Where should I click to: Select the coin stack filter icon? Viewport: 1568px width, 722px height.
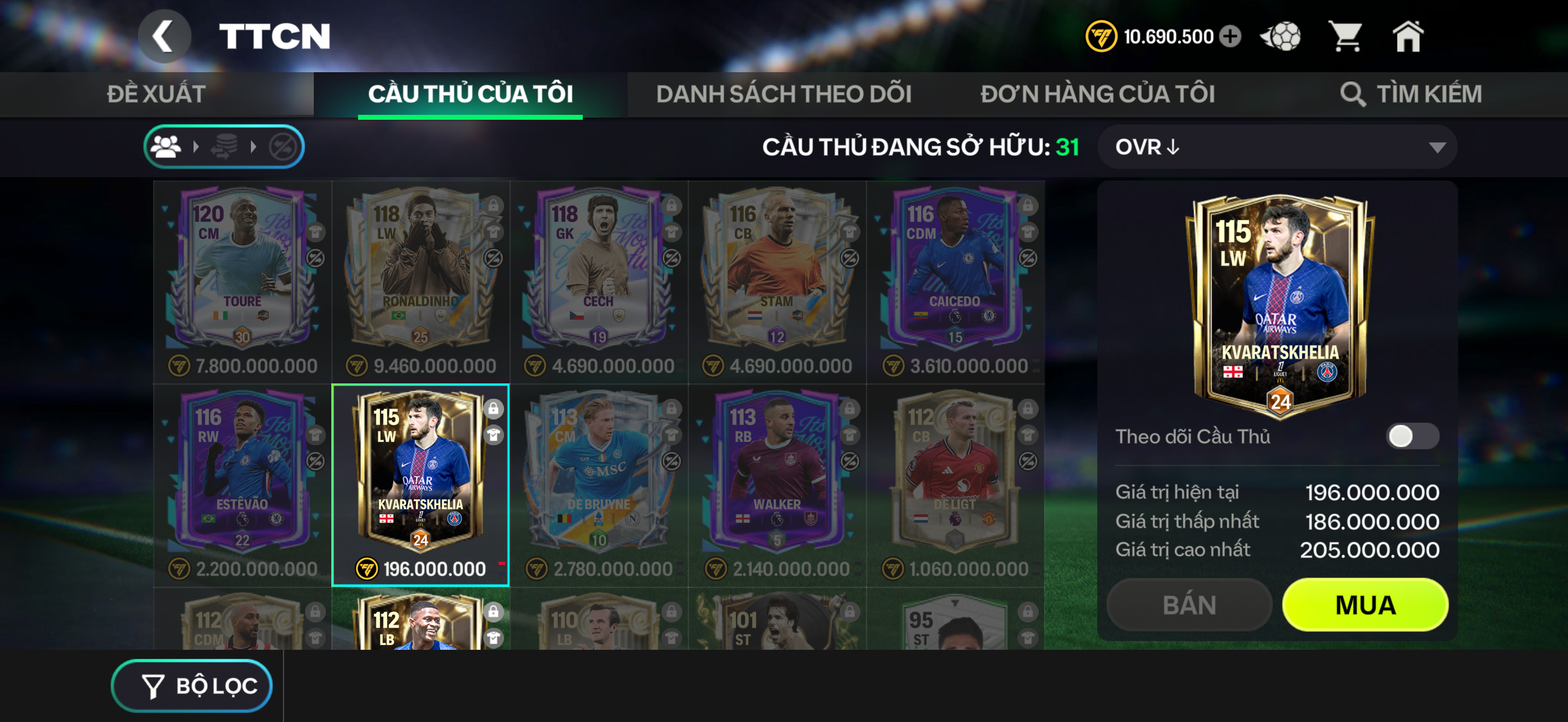[x=224, y=146]
